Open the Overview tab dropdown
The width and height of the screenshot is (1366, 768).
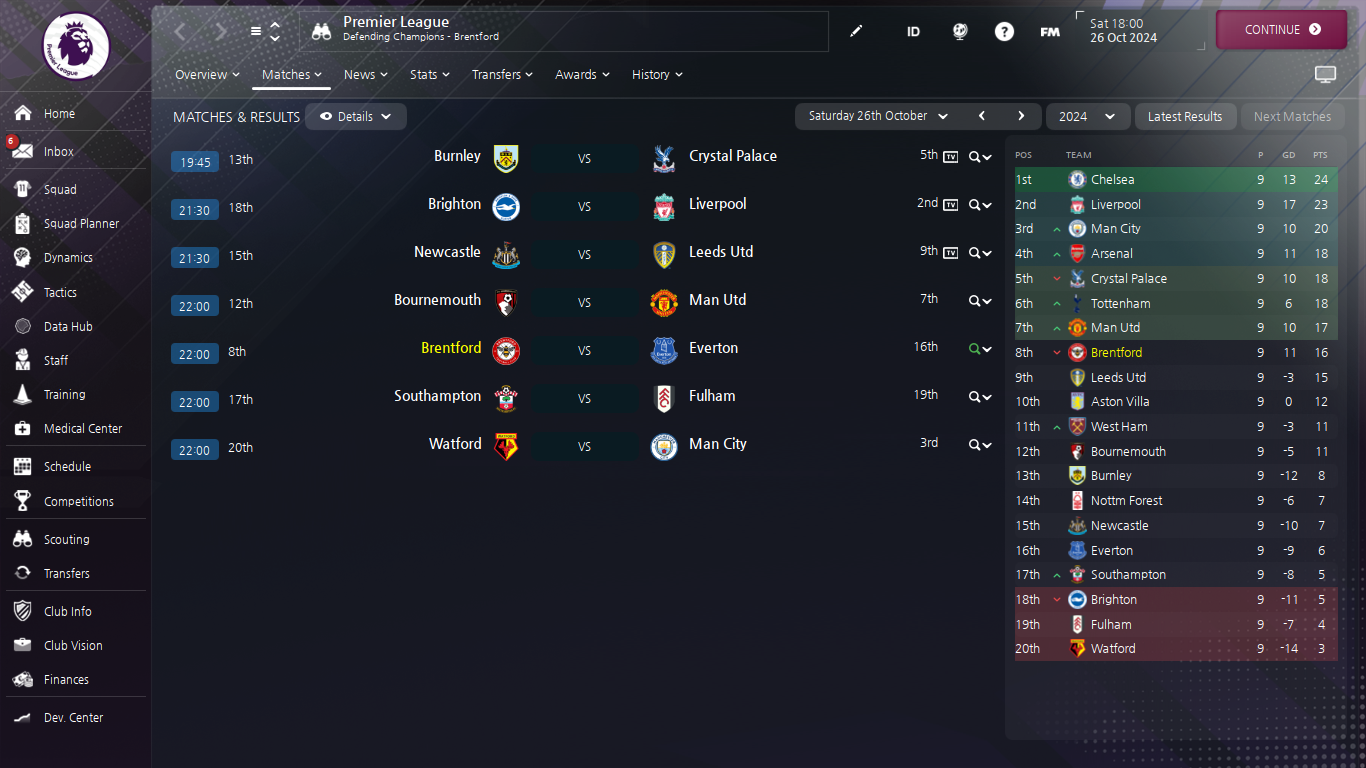[207, 75]
